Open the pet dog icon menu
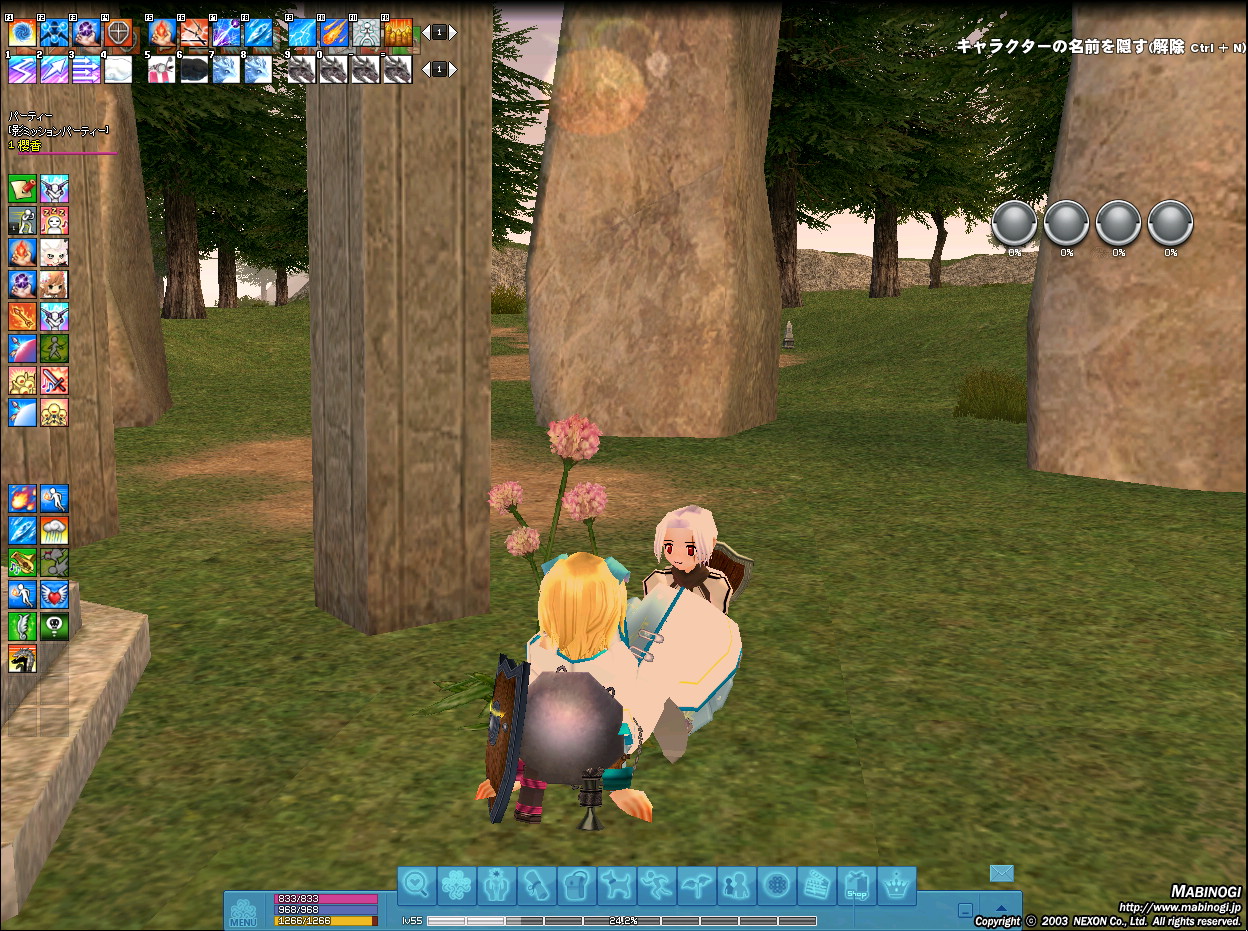Screen dimensions: 1248x931 click(616, 885)
